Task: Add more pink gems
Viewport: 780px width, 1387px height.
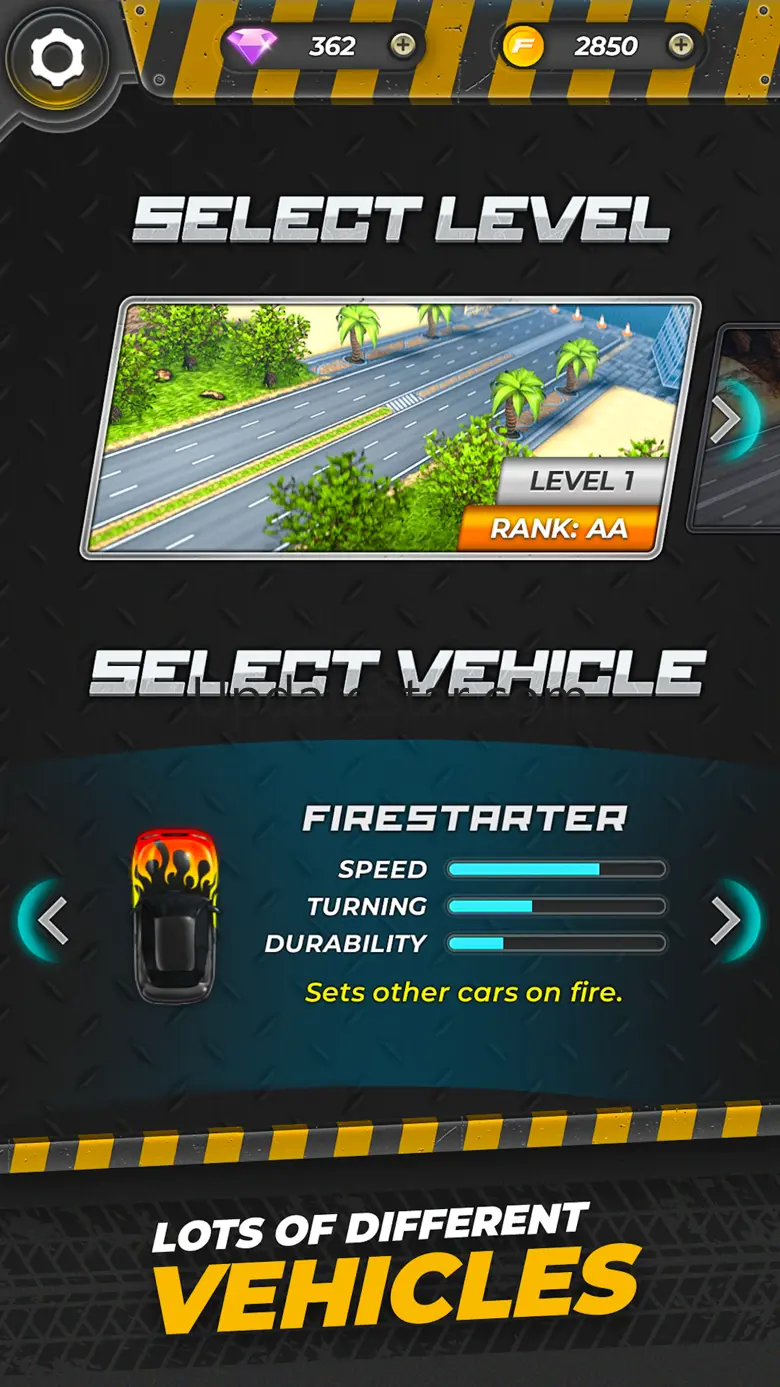Action: tap(402, 45)
